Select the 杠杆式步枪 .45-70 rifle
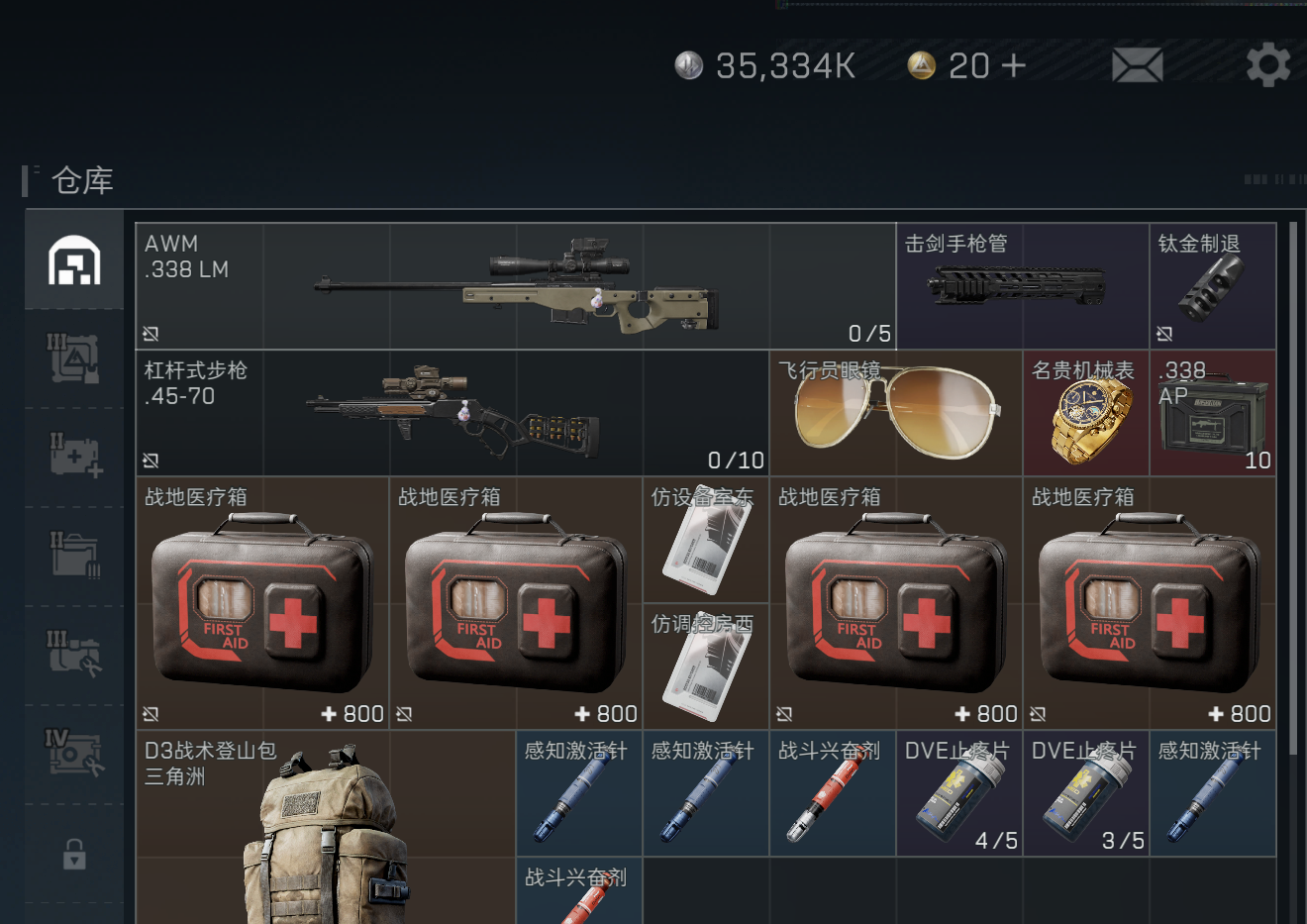 pyautogui.click(x=452, y=413)
